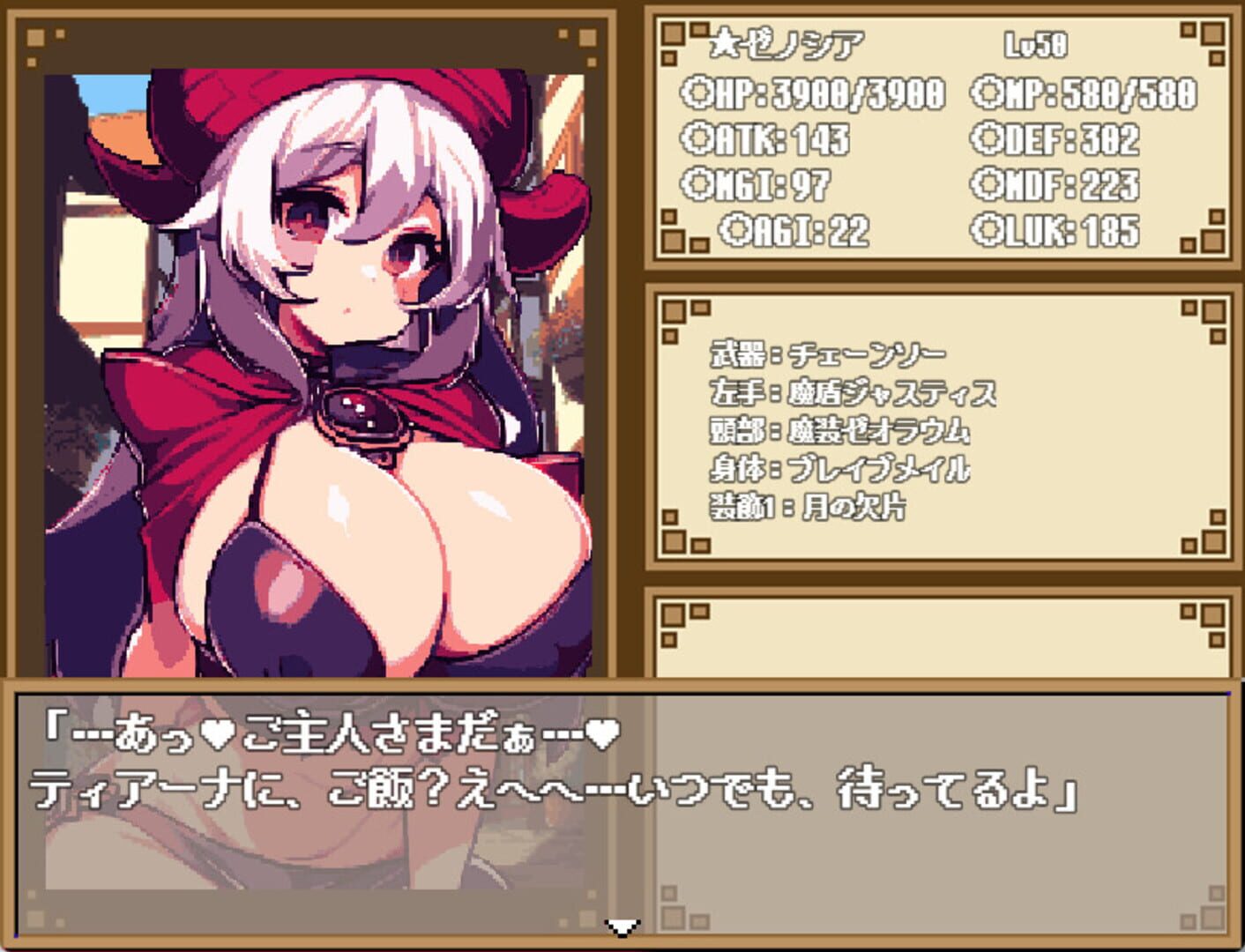1245x952 pixels.
Task: Click the down arrow to advance dialogue
Action: click(622, 927)
